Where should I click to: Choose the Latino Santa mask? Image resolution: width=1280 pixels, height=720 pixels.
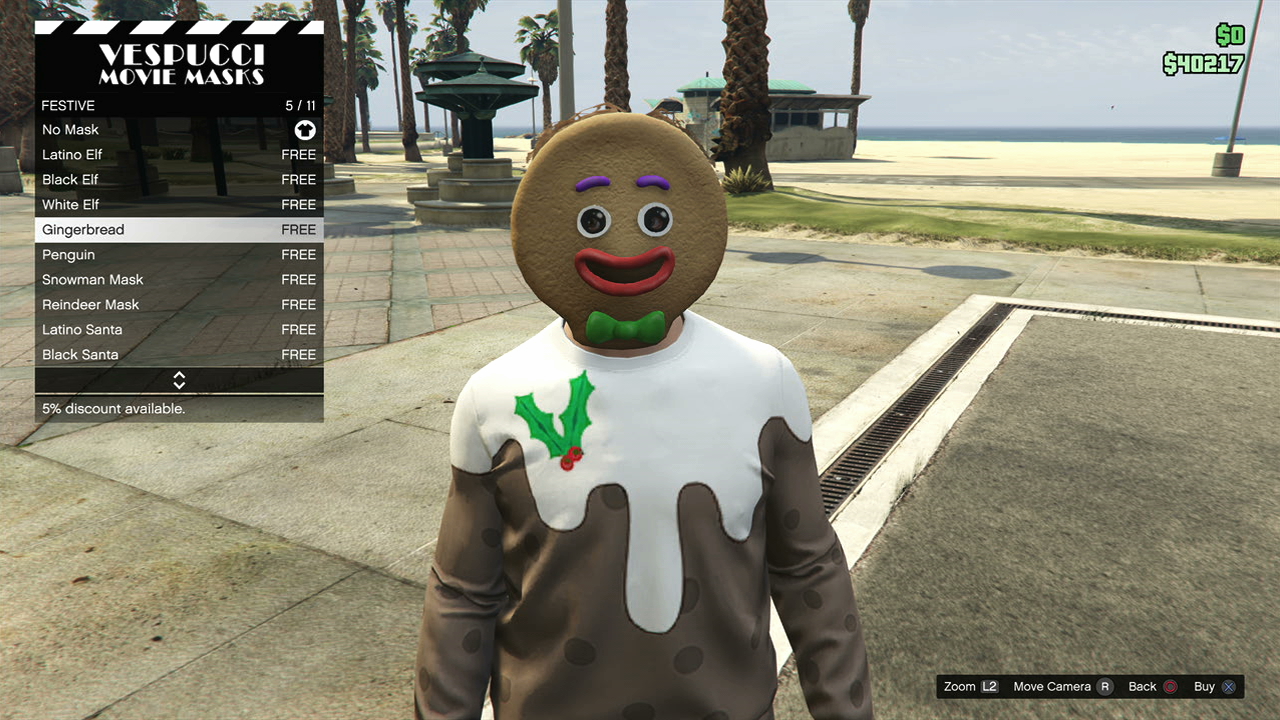point(178,330)
